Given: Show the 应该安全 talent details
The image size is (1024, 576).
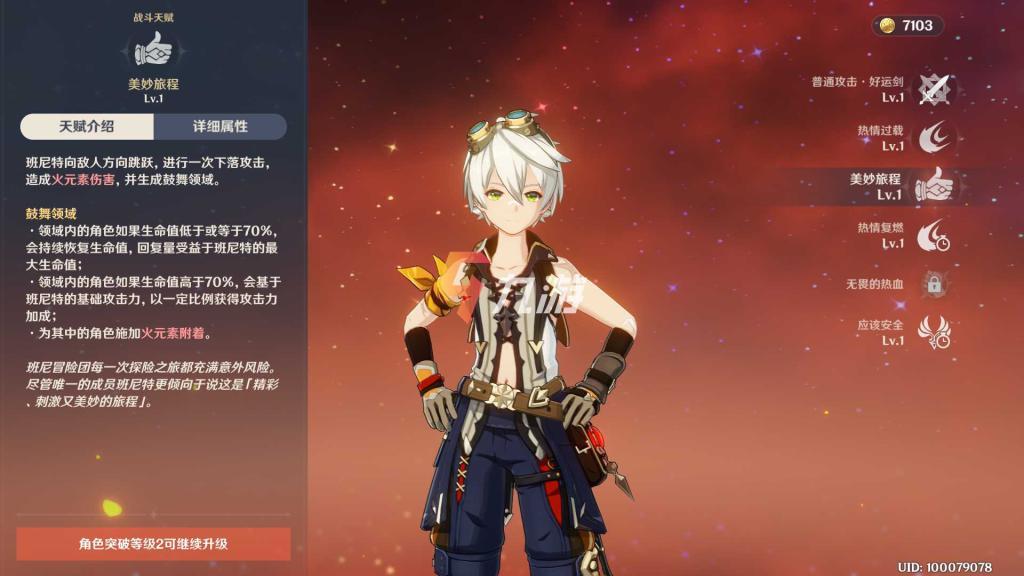Looking at the screenshot, I should (x=933, y=332).
